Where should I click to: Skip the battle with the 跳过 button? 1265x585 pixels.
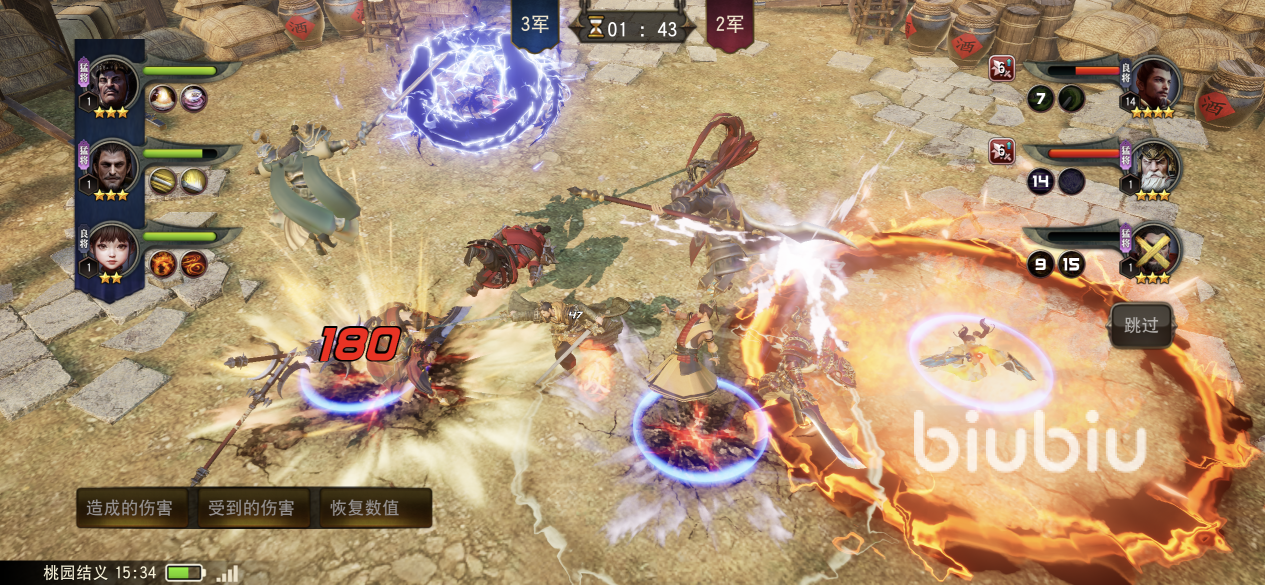(x=1140, y=325)
